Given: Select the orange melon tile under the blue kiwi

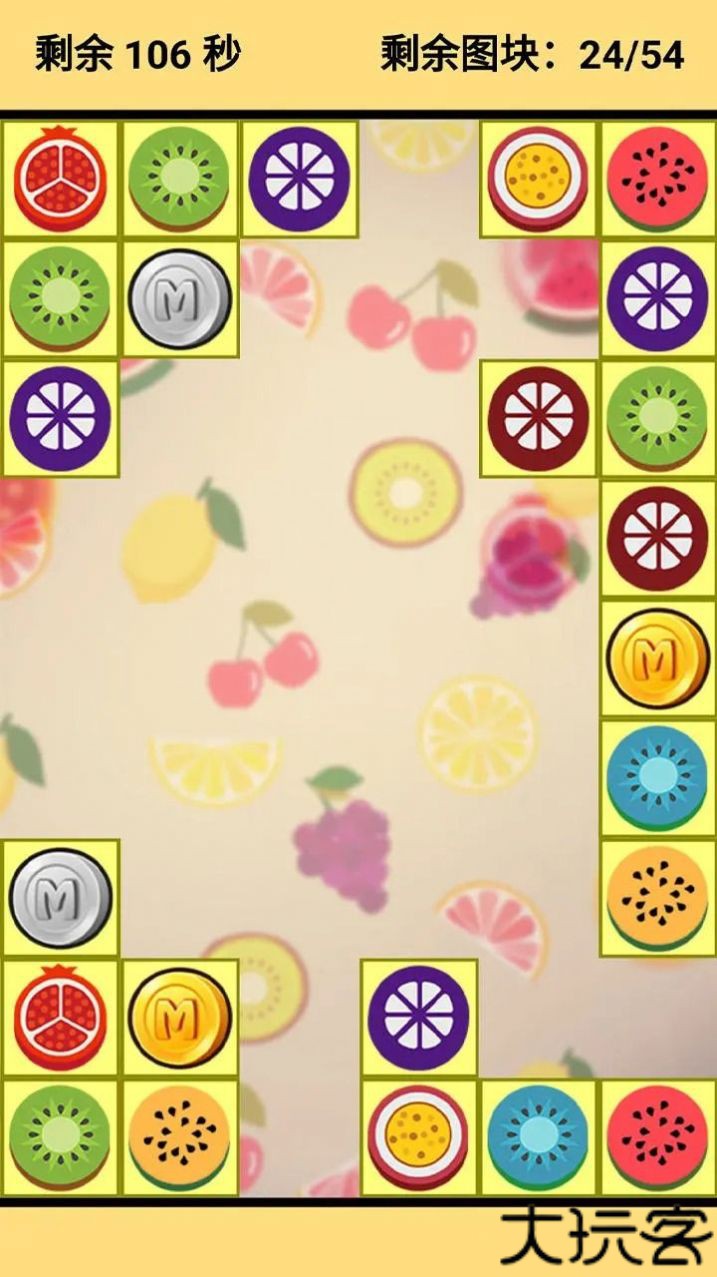Looking at the screenshot, I should (x=657, y=898).
